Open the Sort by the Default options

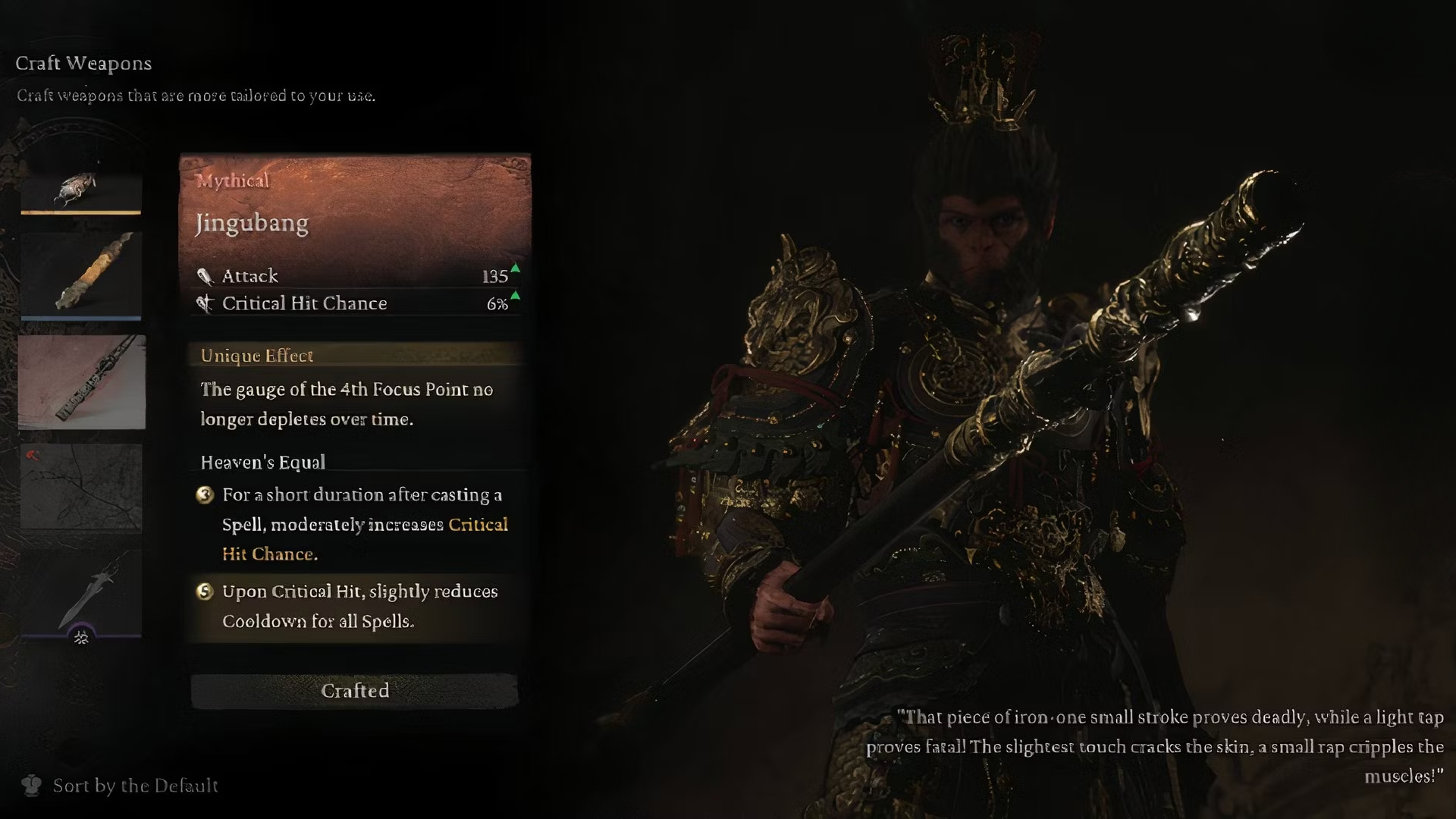135,786
